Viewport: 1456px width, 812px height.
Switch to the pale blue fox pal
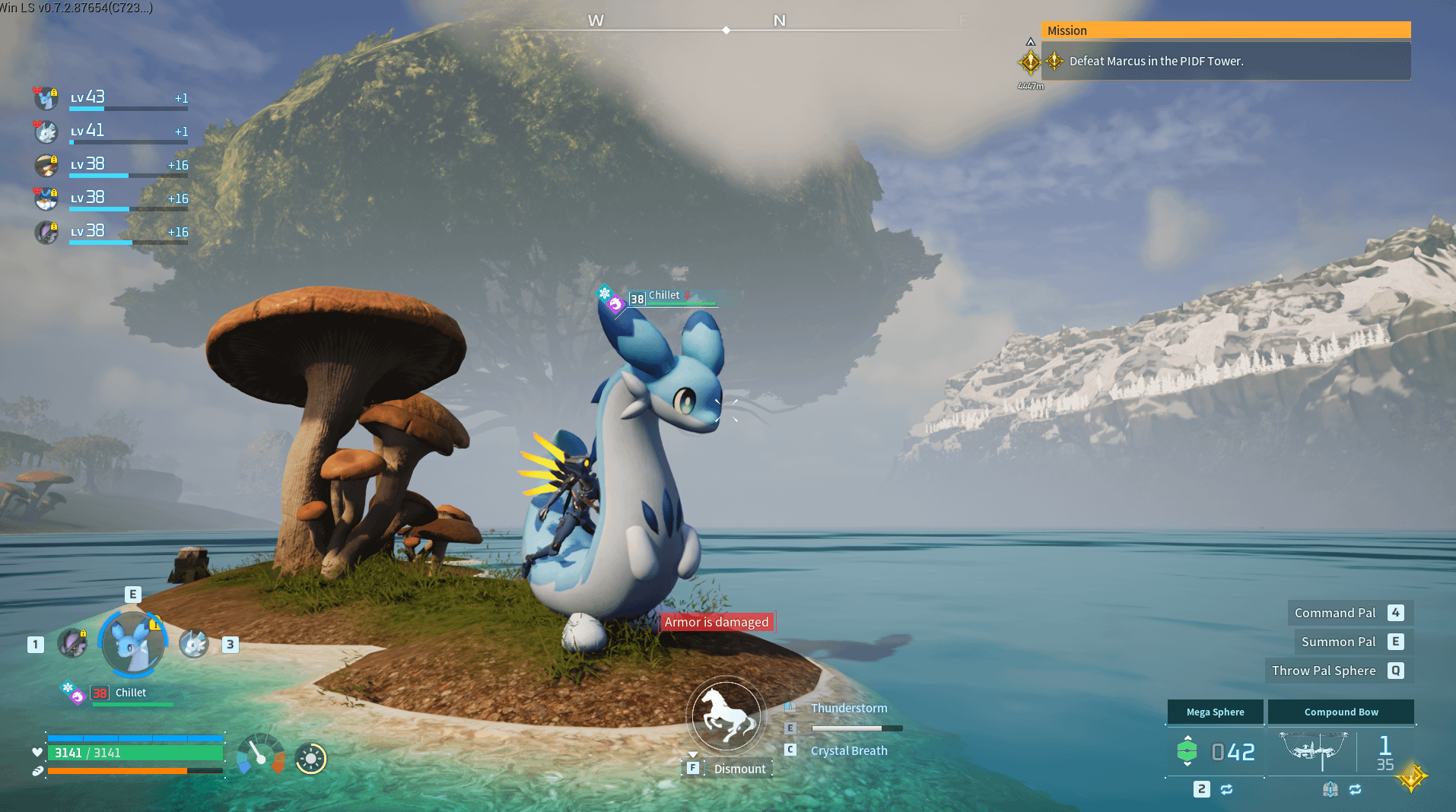click(x=194, y=644)
